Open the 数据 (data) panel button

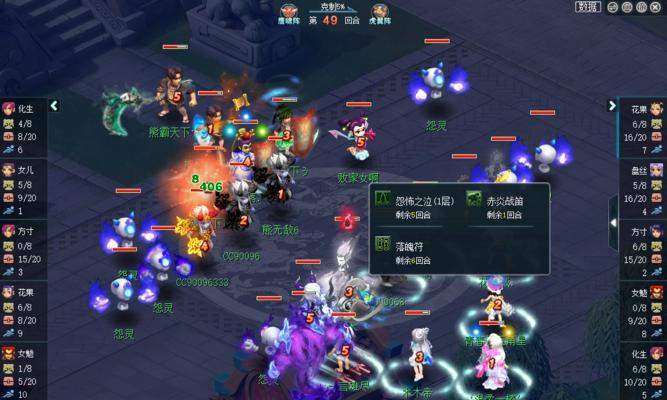coord(587,7)
